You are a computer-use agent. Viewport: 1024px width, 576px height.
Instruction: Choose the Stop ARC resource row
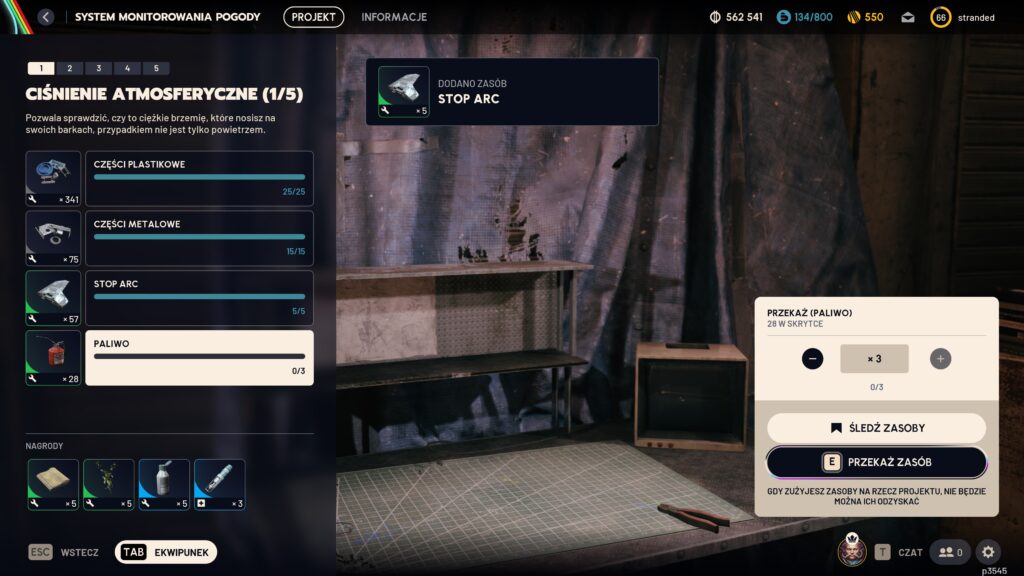(199, 298)
